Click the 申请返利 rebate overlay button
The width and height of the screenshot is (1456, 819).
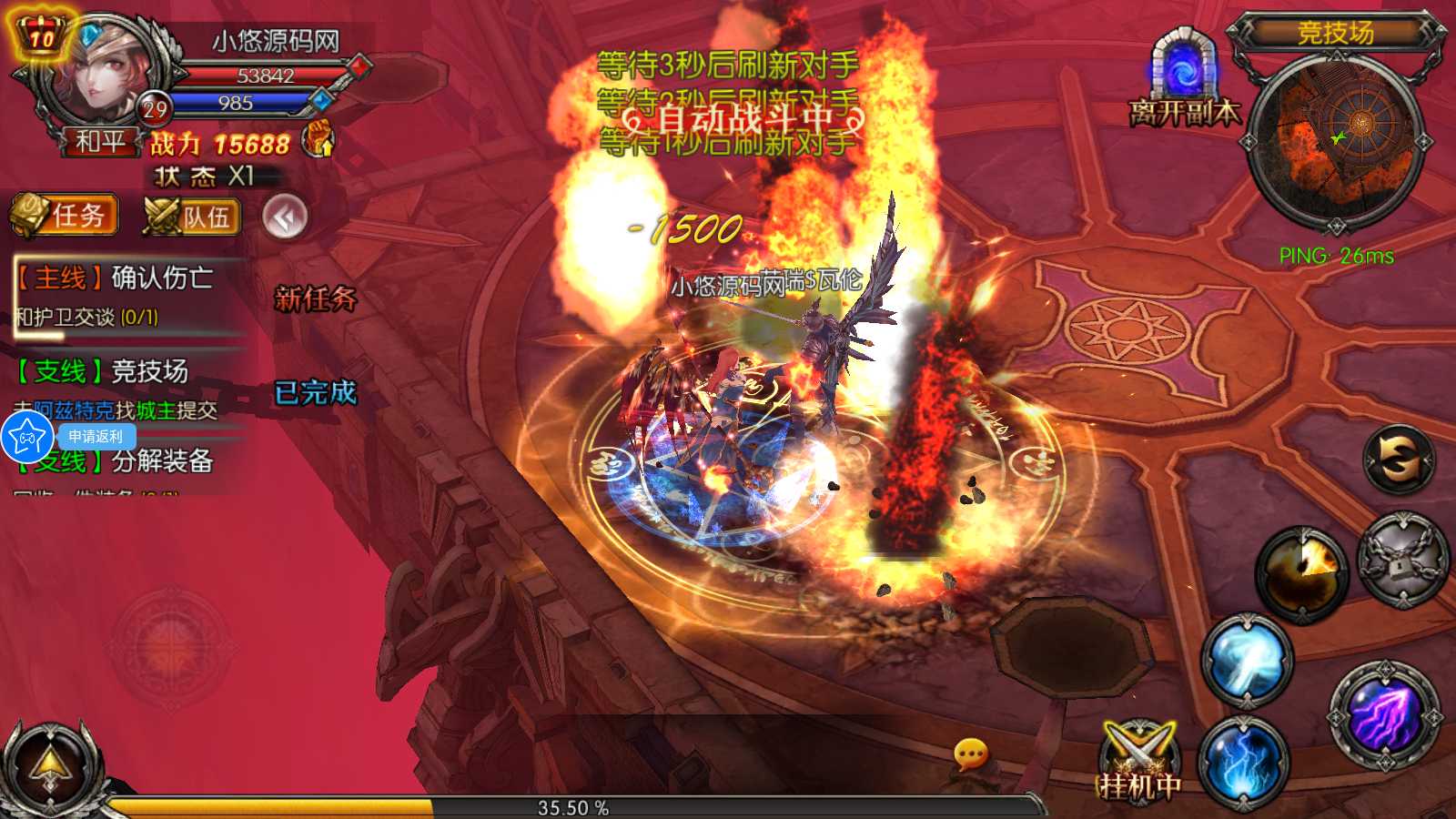pyautogui.click(x=95, y=437)
